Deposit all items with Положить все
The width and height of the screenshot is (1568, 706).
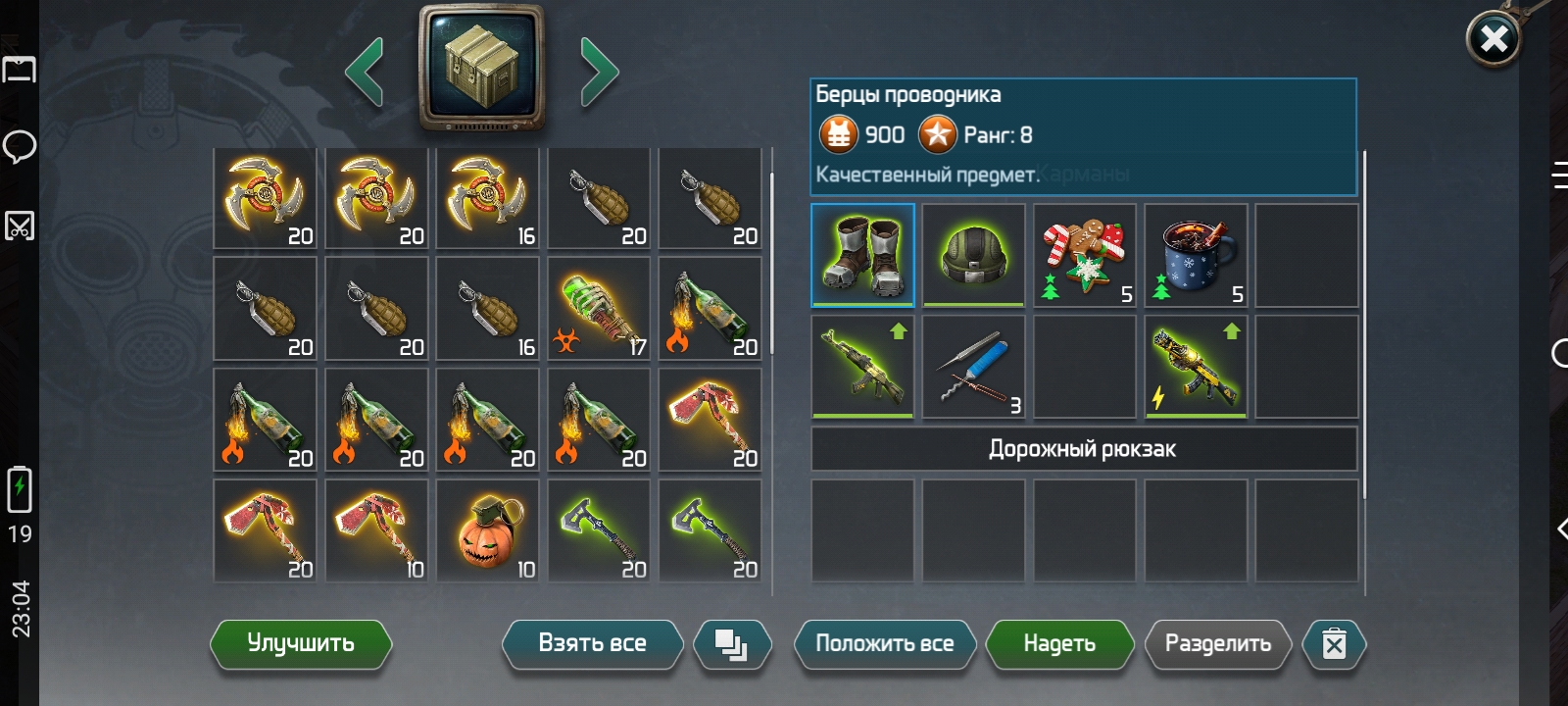884,644
